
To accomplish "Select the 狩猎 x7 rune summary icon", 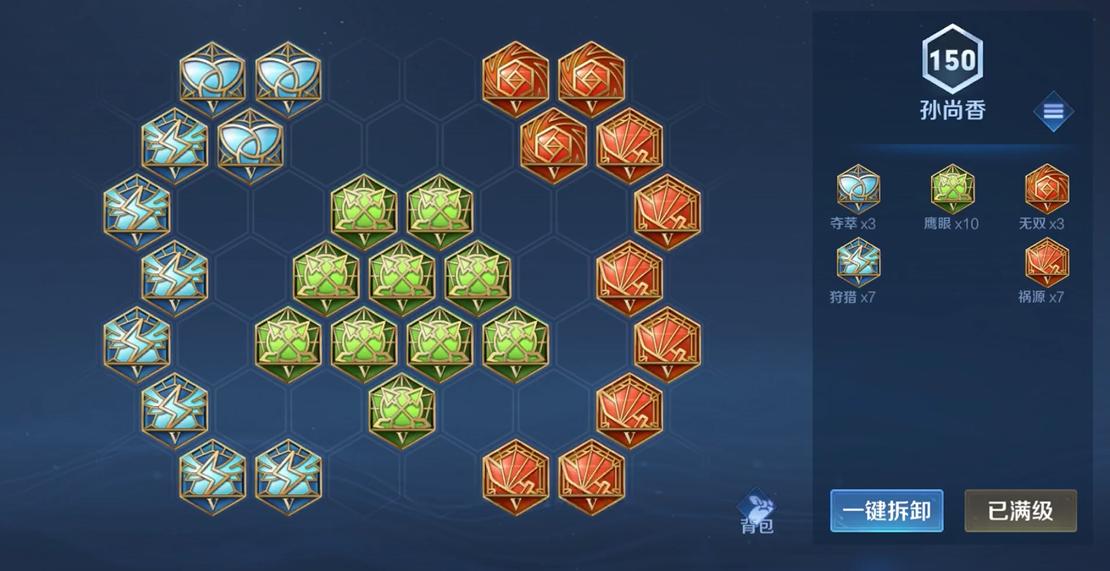I will tap(858, 262).
